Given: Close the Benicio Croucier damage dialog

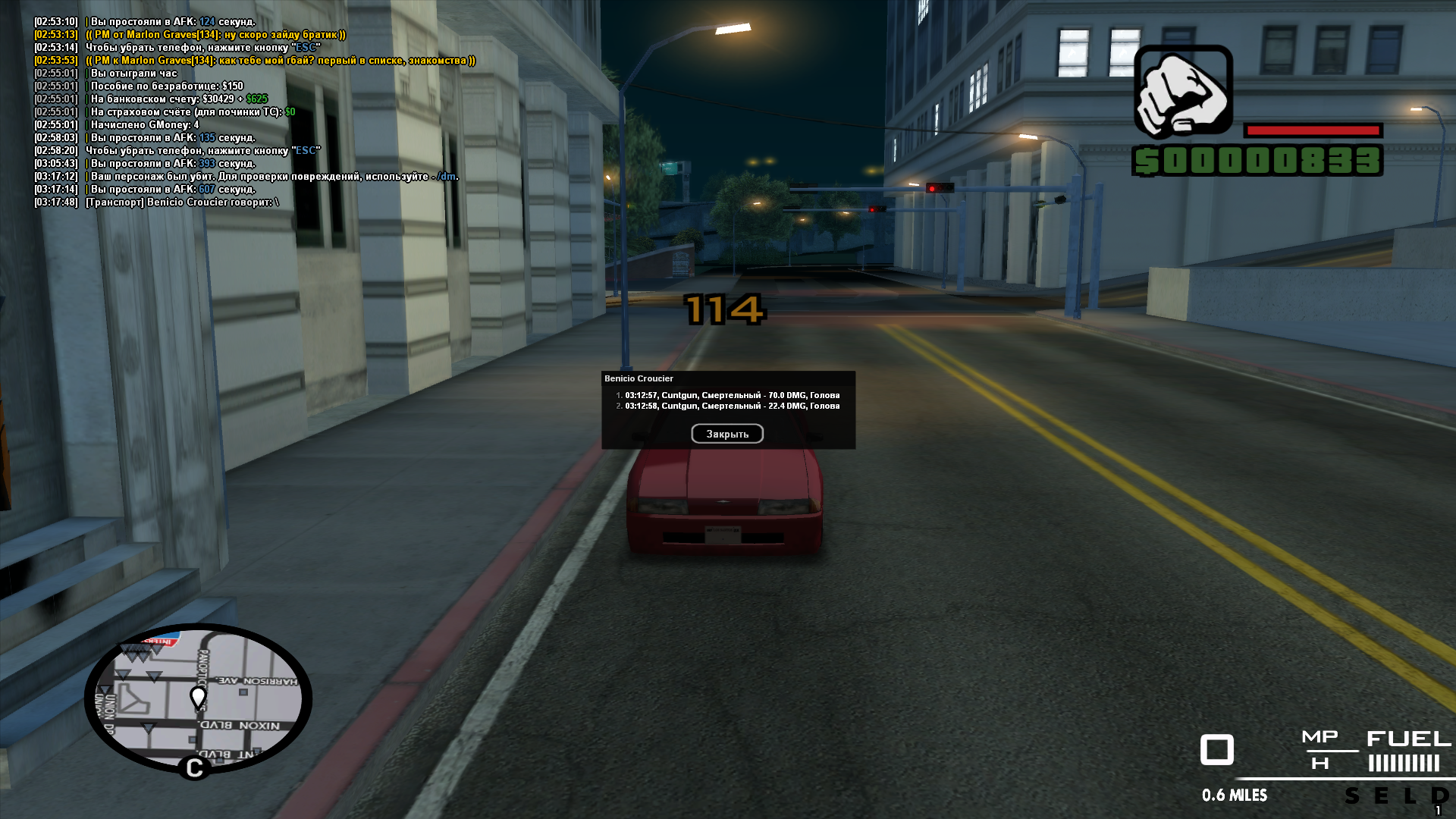Looking at the screenshot, I should (x=726, y=434).
